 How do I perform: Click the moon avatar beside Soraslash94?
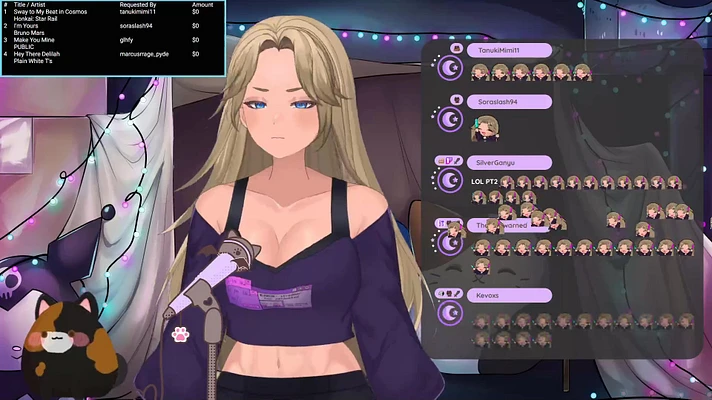click(450, 123)
